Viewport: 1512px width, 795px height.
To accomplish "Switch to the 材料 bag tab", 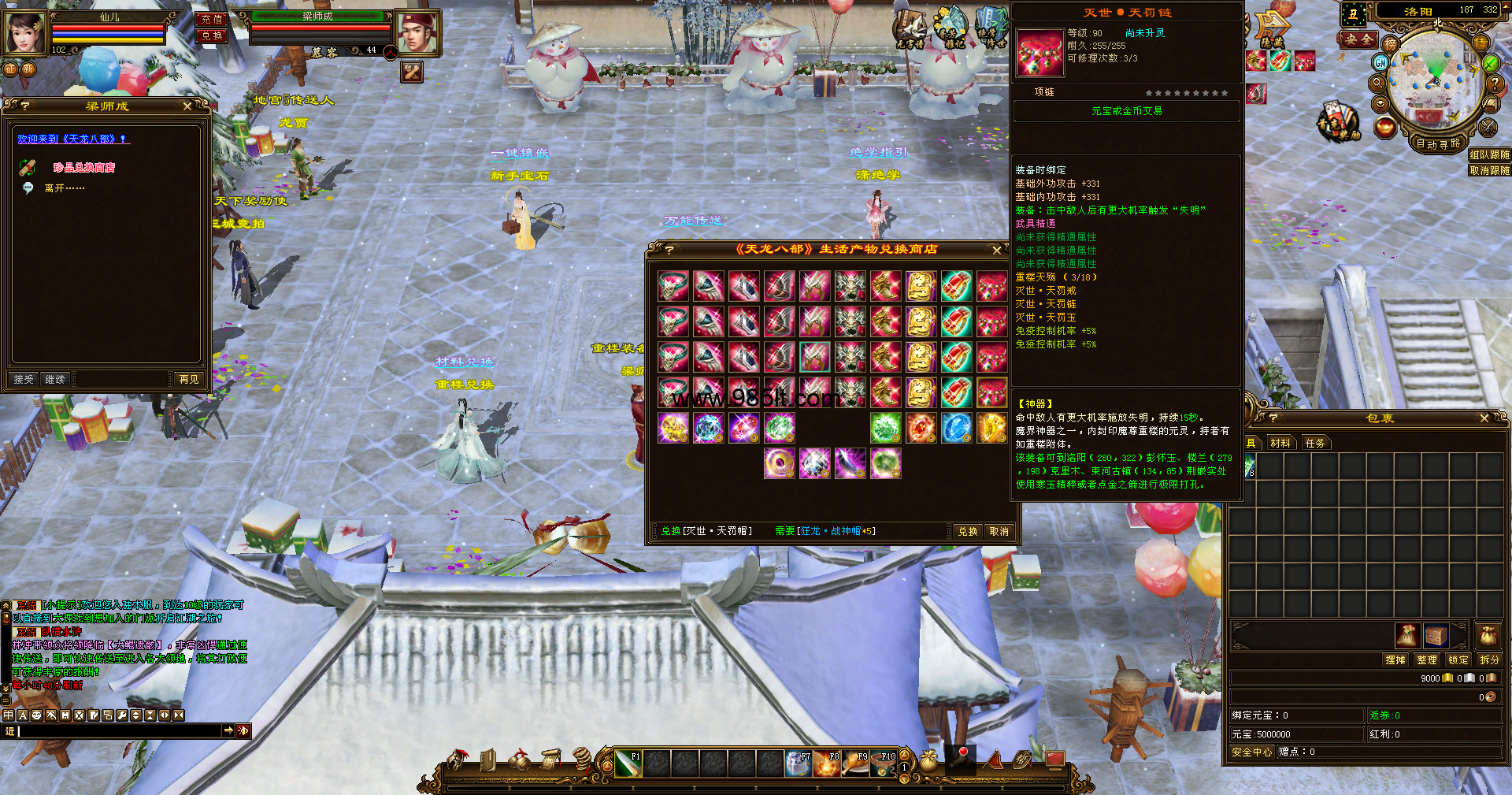I will 1280,444.
